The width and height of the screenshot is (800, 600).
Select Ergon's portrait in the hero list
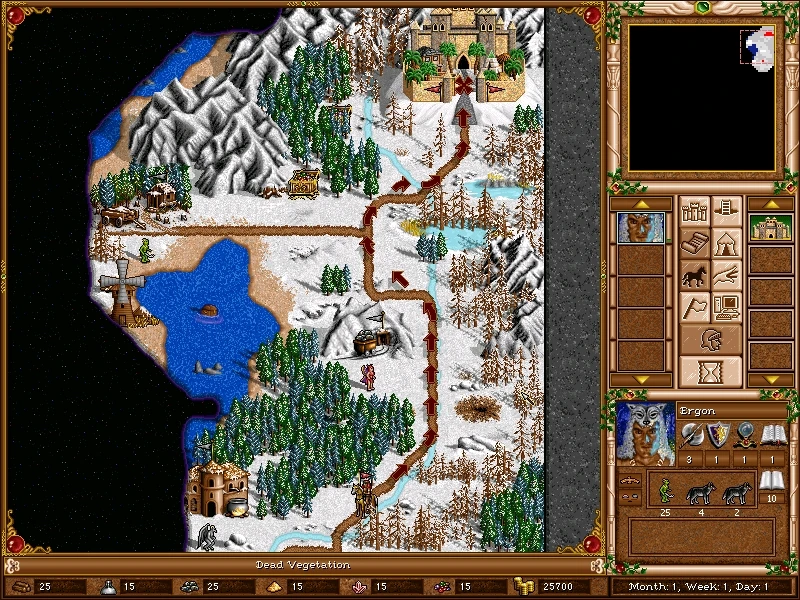[638, 228]
